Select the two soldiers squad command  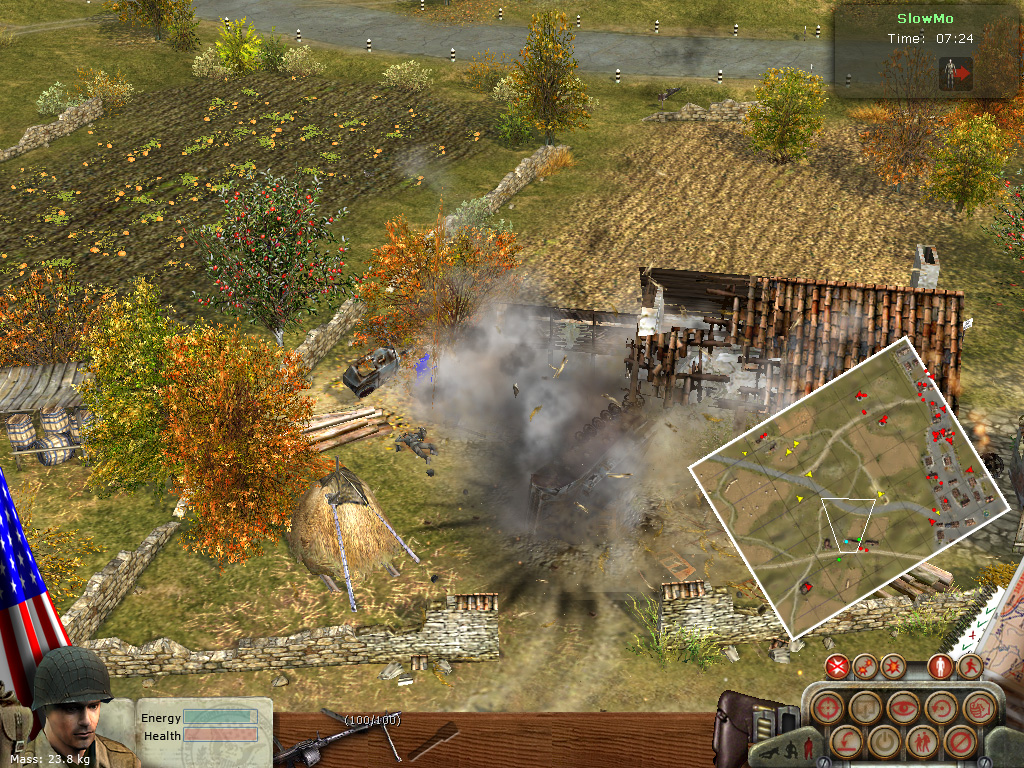(x=921, y=743)
